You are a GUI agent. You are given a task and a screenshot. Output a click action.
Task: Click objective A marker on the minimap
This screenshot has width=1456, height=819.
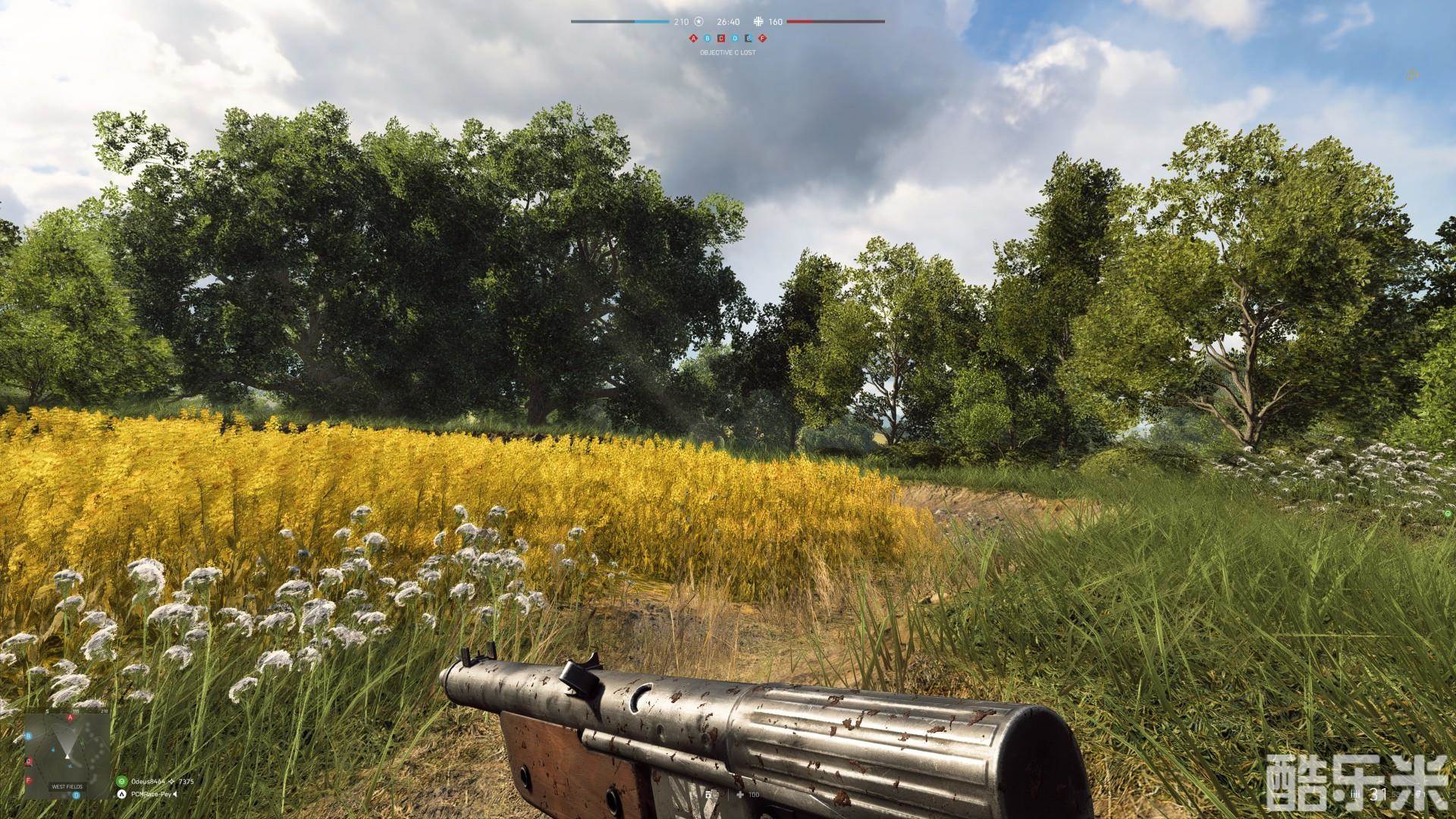click(71, 717)
